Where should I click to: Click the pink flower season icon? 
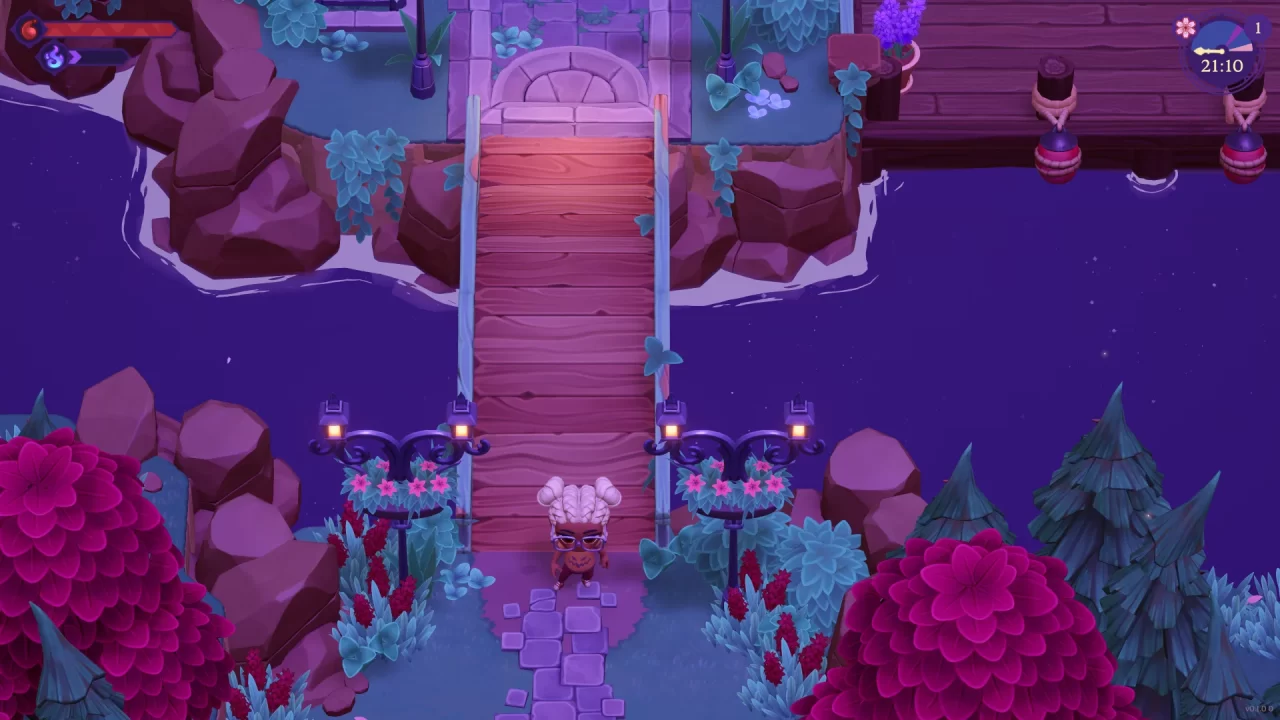point(1185,27)
